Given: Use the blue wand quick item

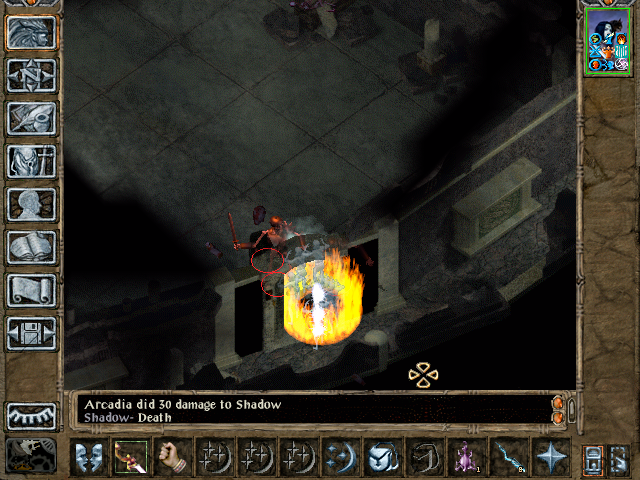Looking at the screenshot, I should point(508,457).
